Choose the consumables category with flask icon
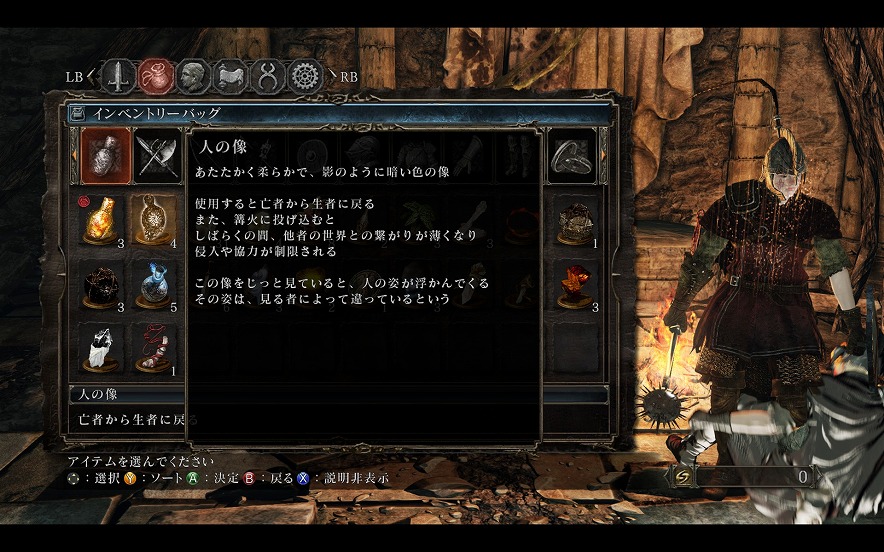 point(105,156)
